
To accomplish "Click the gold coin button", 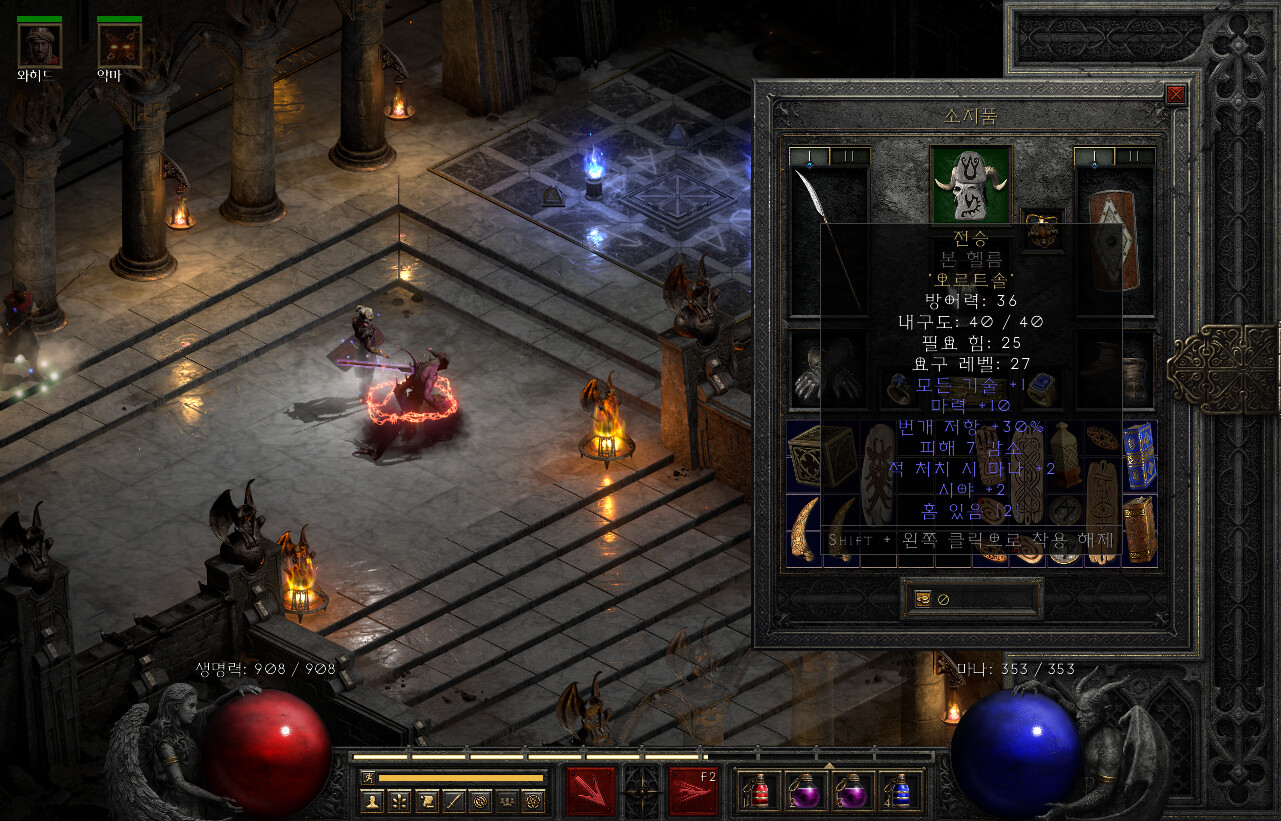I will coord(923,599).
